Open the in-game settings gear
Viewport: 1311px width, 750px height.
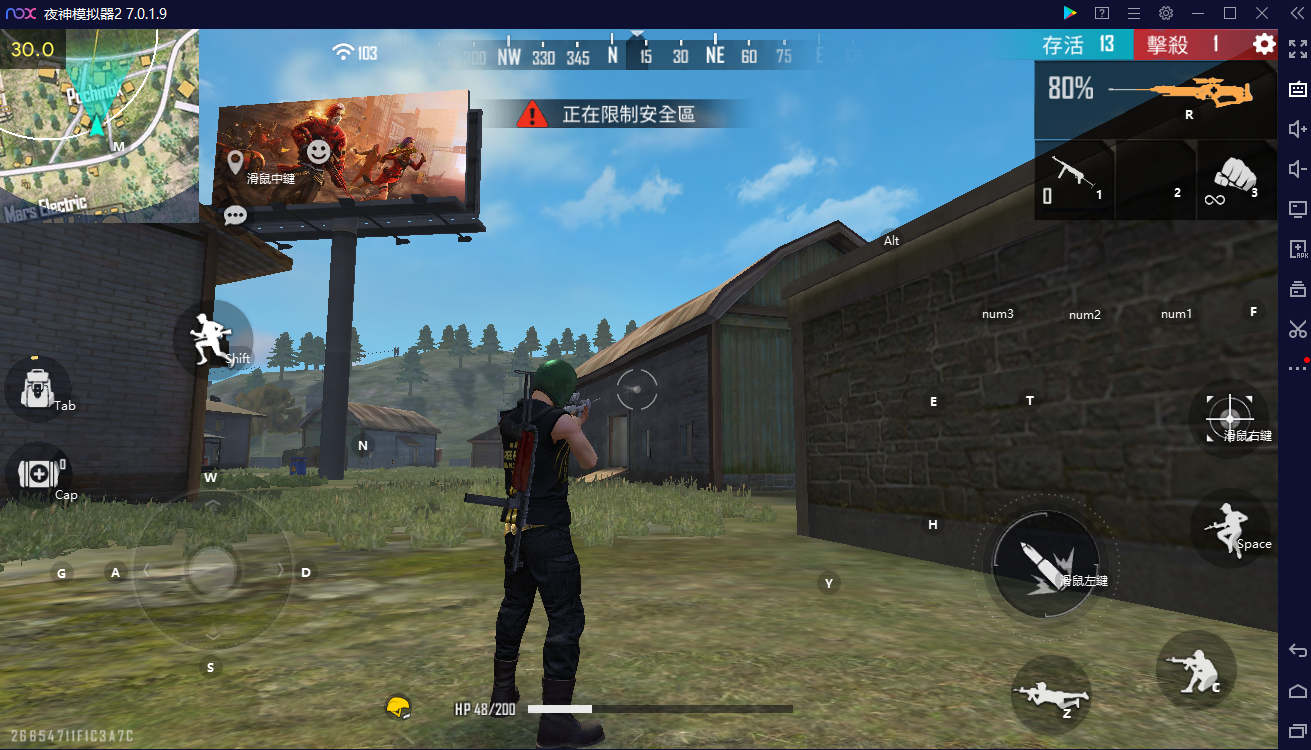point(1262,44)
